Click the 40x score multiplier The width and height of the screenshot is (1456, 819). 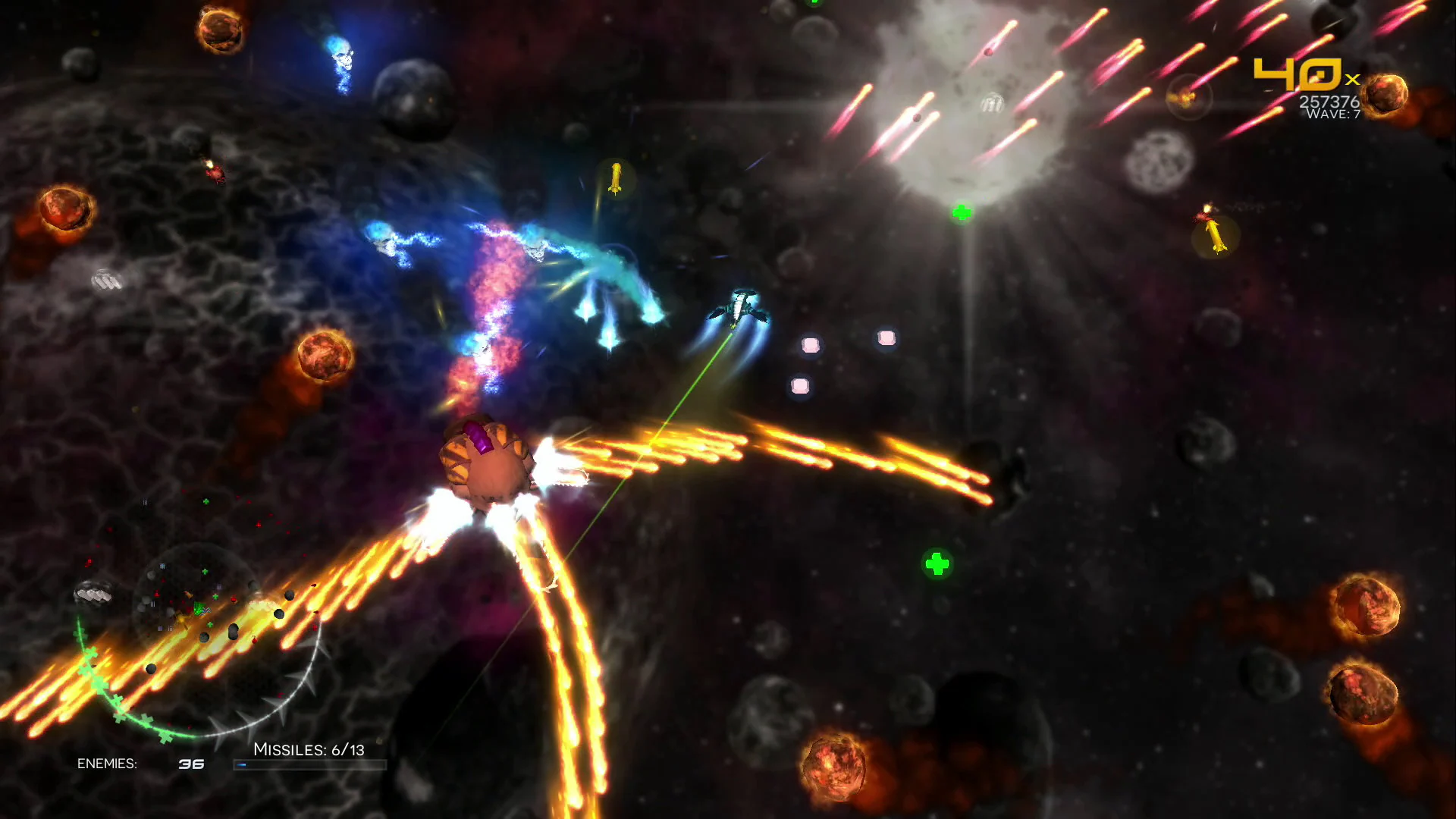(1297, 72)
